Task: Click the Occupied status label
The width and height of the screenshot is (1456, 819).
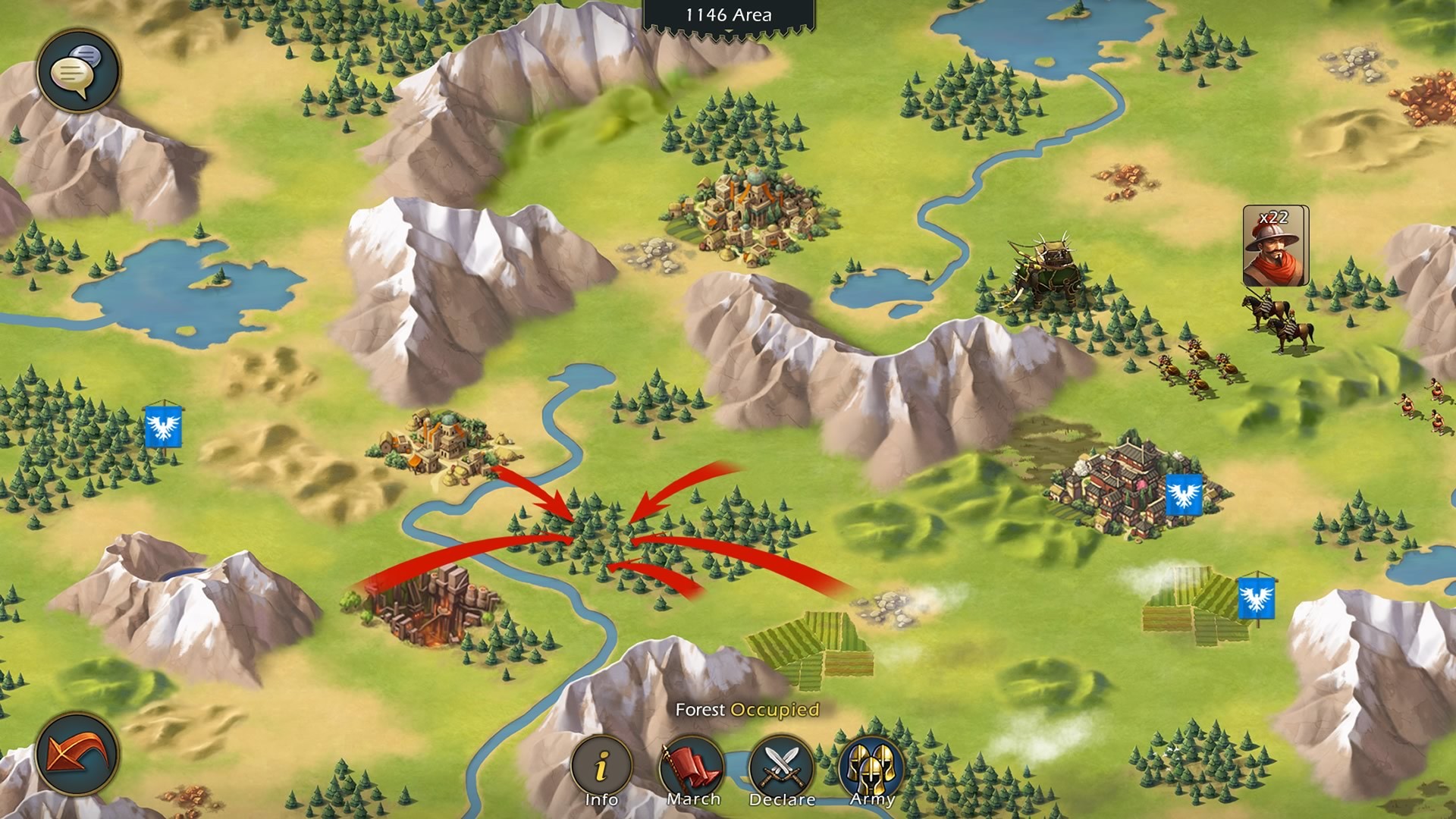Action: 774,711
